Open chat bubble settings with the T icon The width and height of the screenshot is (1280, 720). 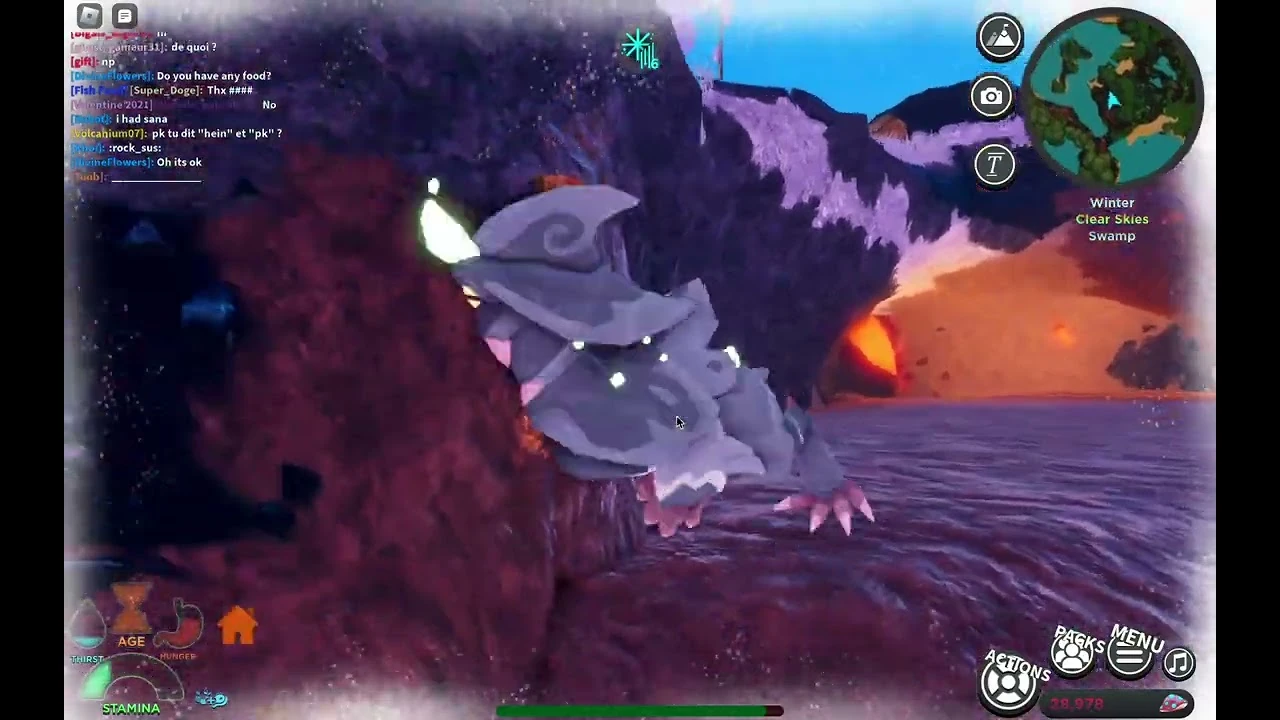tap(994, 164)
